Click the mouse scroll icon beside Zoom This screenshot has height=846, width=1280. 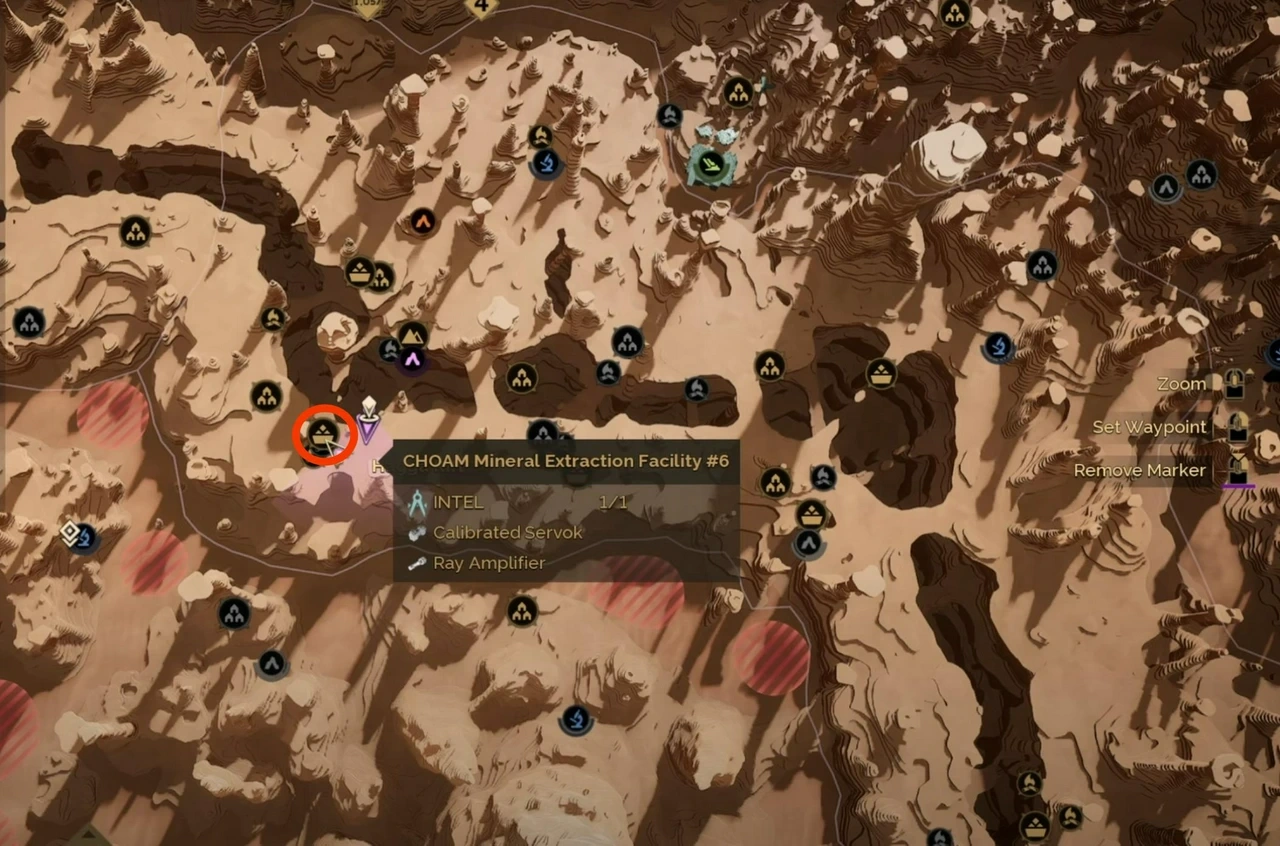[1233, 385]
